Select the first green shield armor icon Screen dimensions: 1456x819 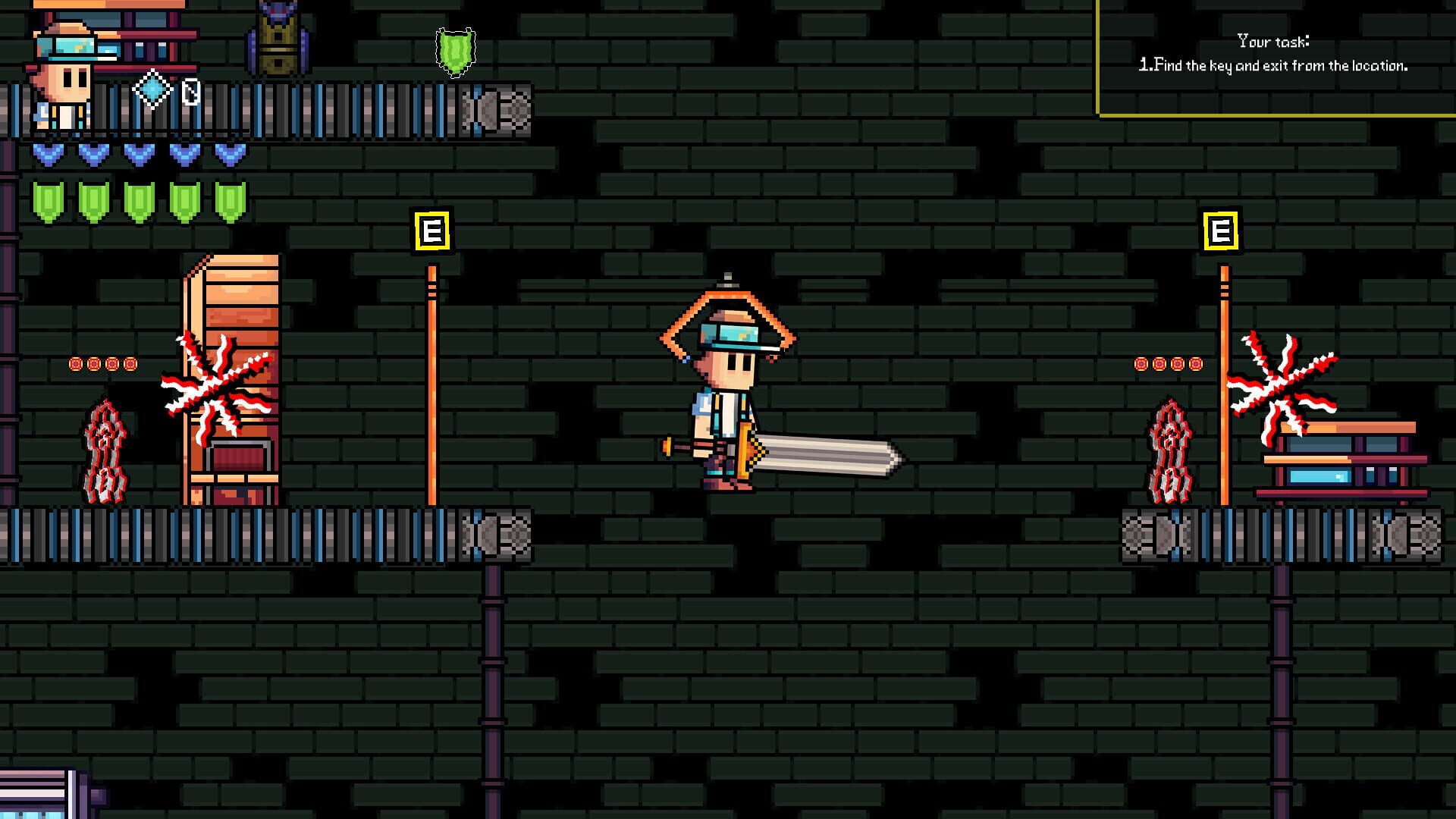click(x=47, y=199)
